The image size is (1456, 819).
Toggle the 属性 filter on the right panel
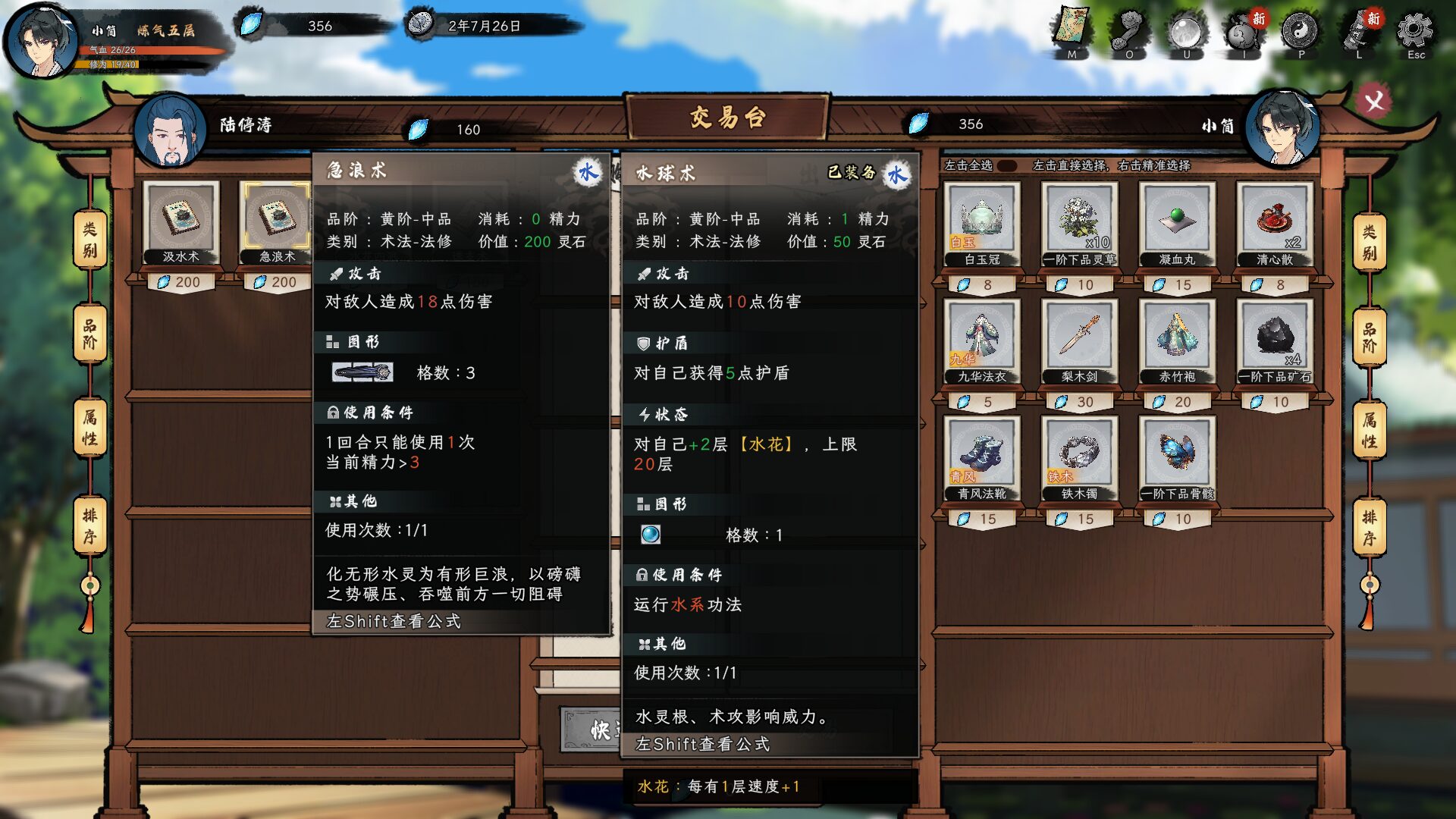[1369, 430]
